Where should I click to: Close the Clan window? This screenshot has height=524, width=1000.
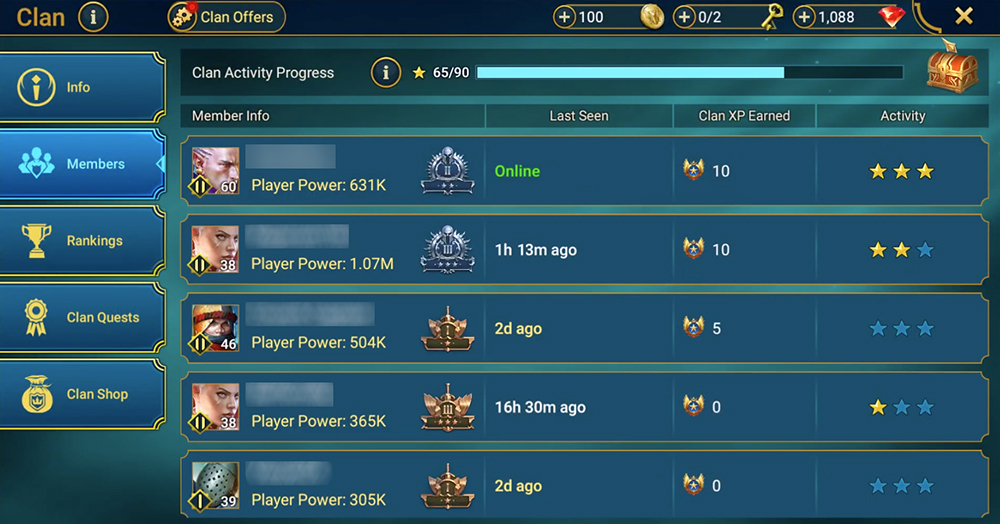click(963, 16)
